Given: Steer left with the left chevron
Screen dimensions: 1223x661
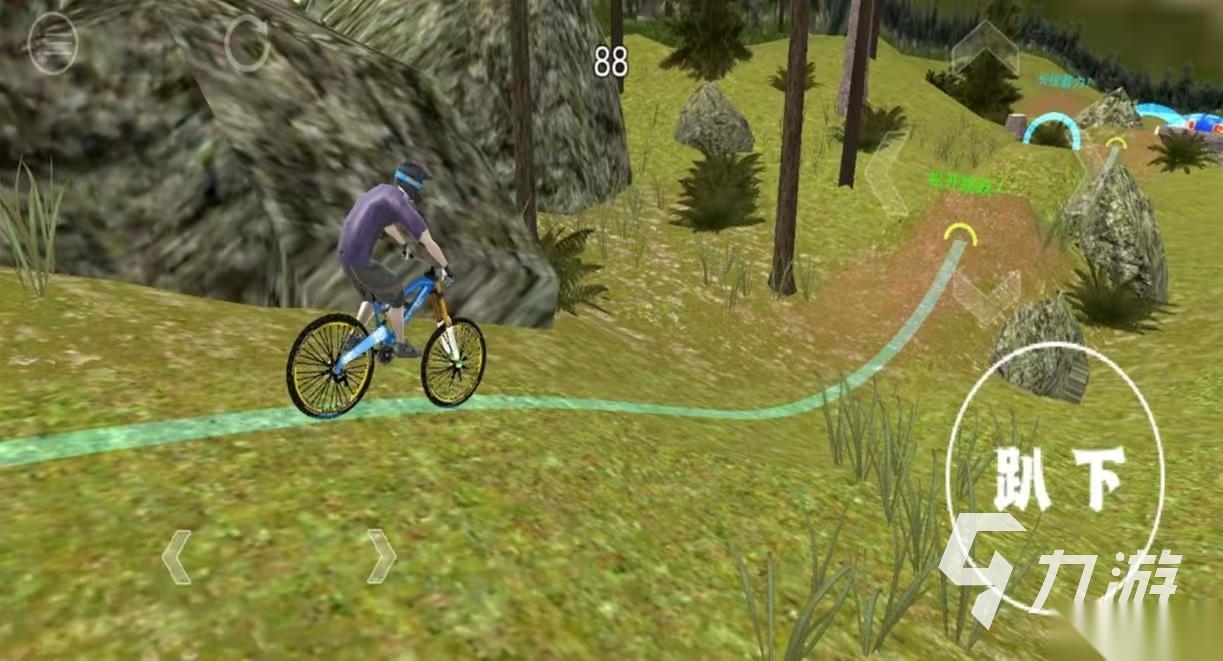Looking at the screenshot, I should click(176, 557).
